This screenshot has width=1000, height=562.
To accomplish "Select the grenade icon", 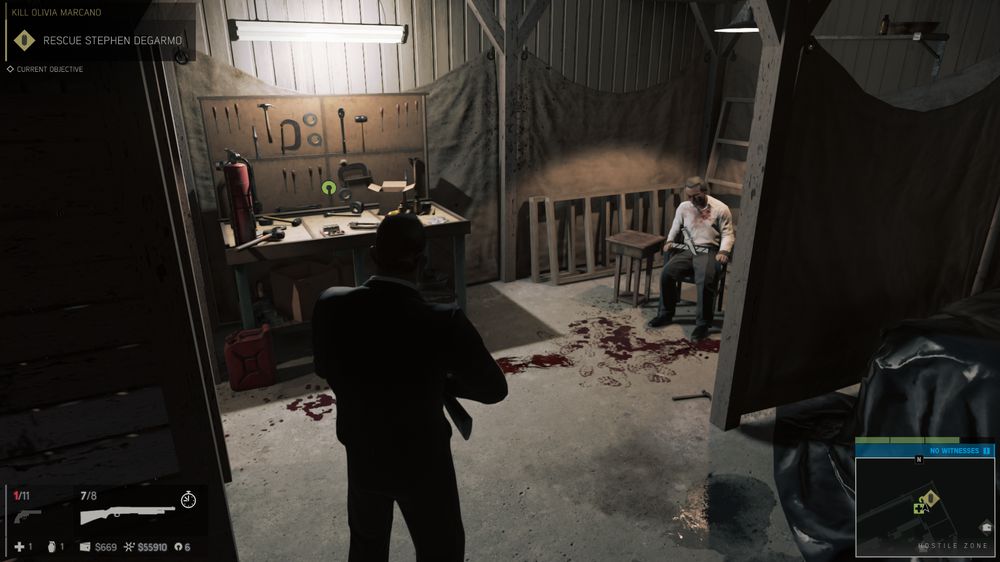I will 51,547.
